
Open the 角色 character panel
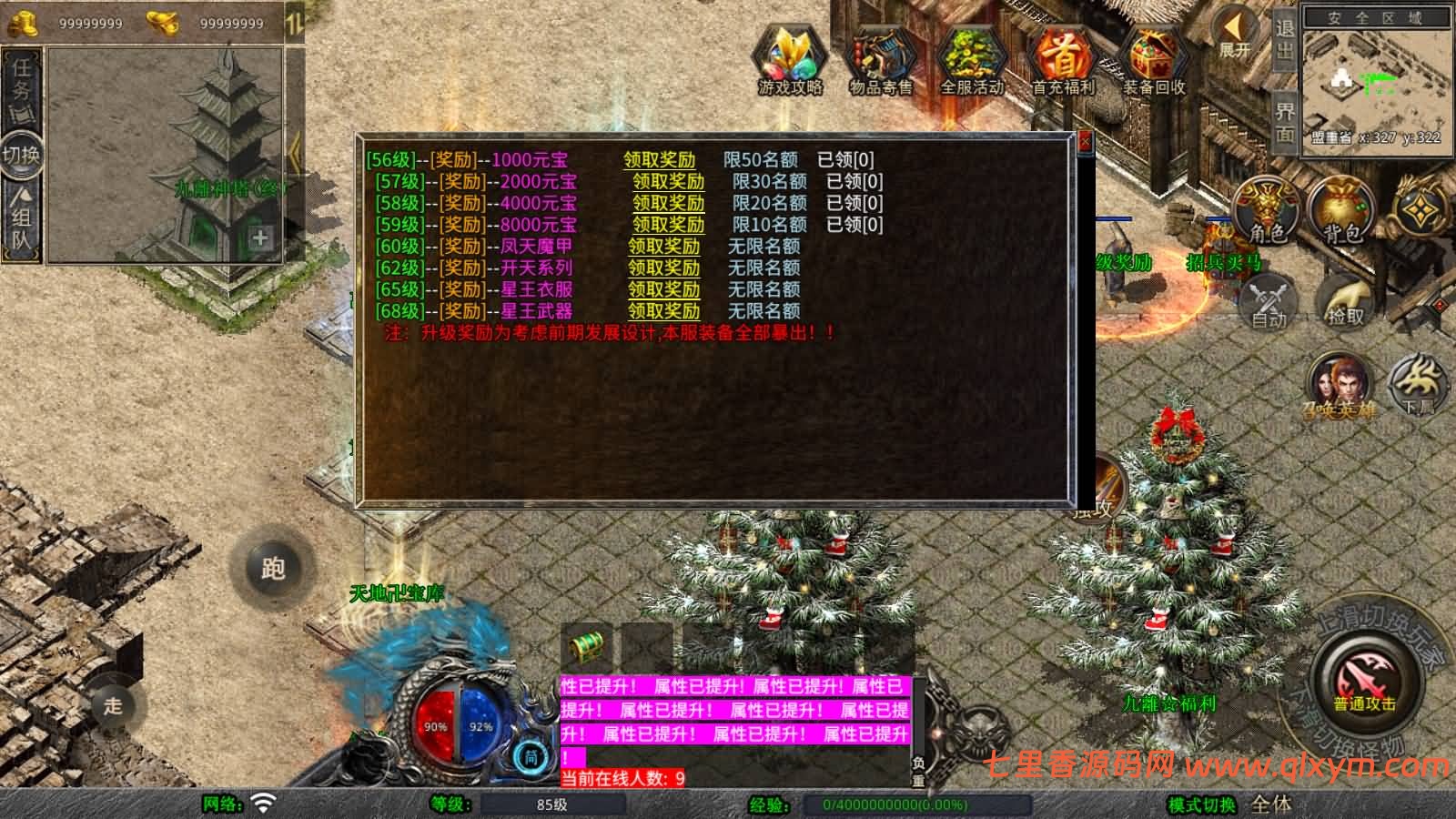coord(1266,213)
